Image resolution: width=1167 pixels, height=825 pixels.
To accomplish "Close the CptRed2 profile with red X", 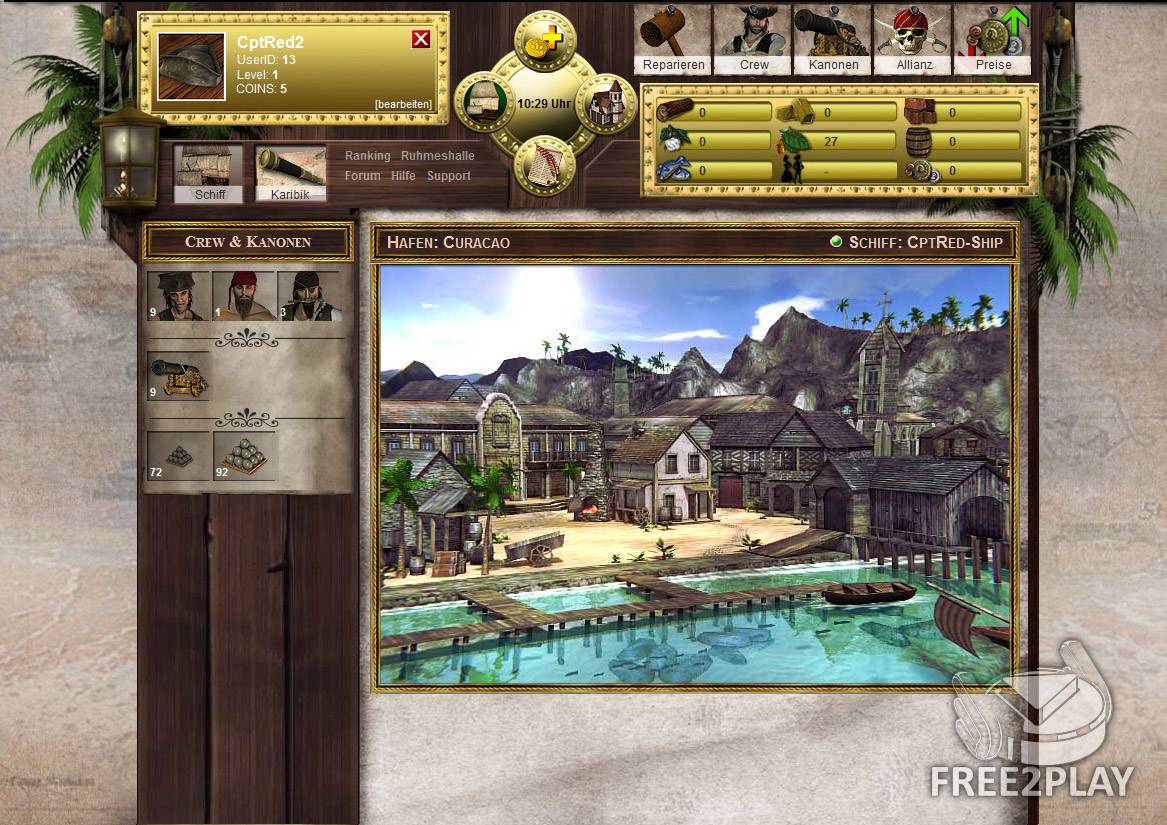I will point(421,39).
